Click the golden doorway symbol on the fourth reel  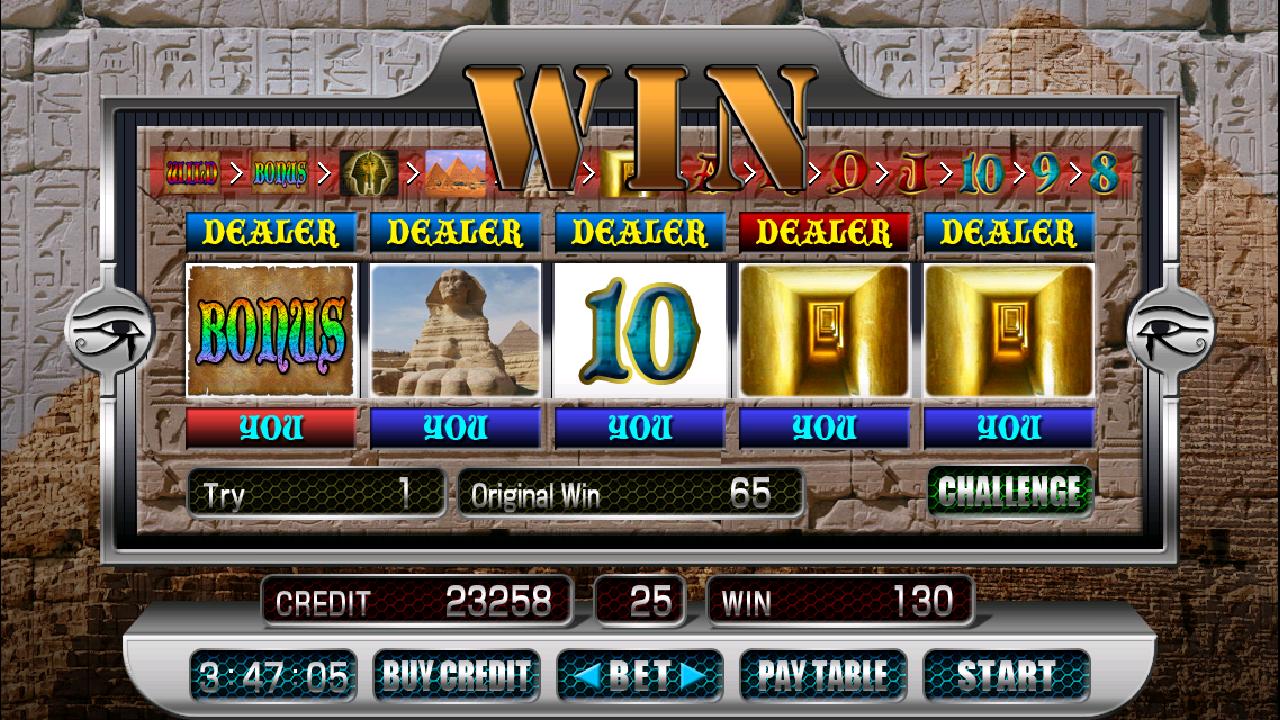[824, 332]
